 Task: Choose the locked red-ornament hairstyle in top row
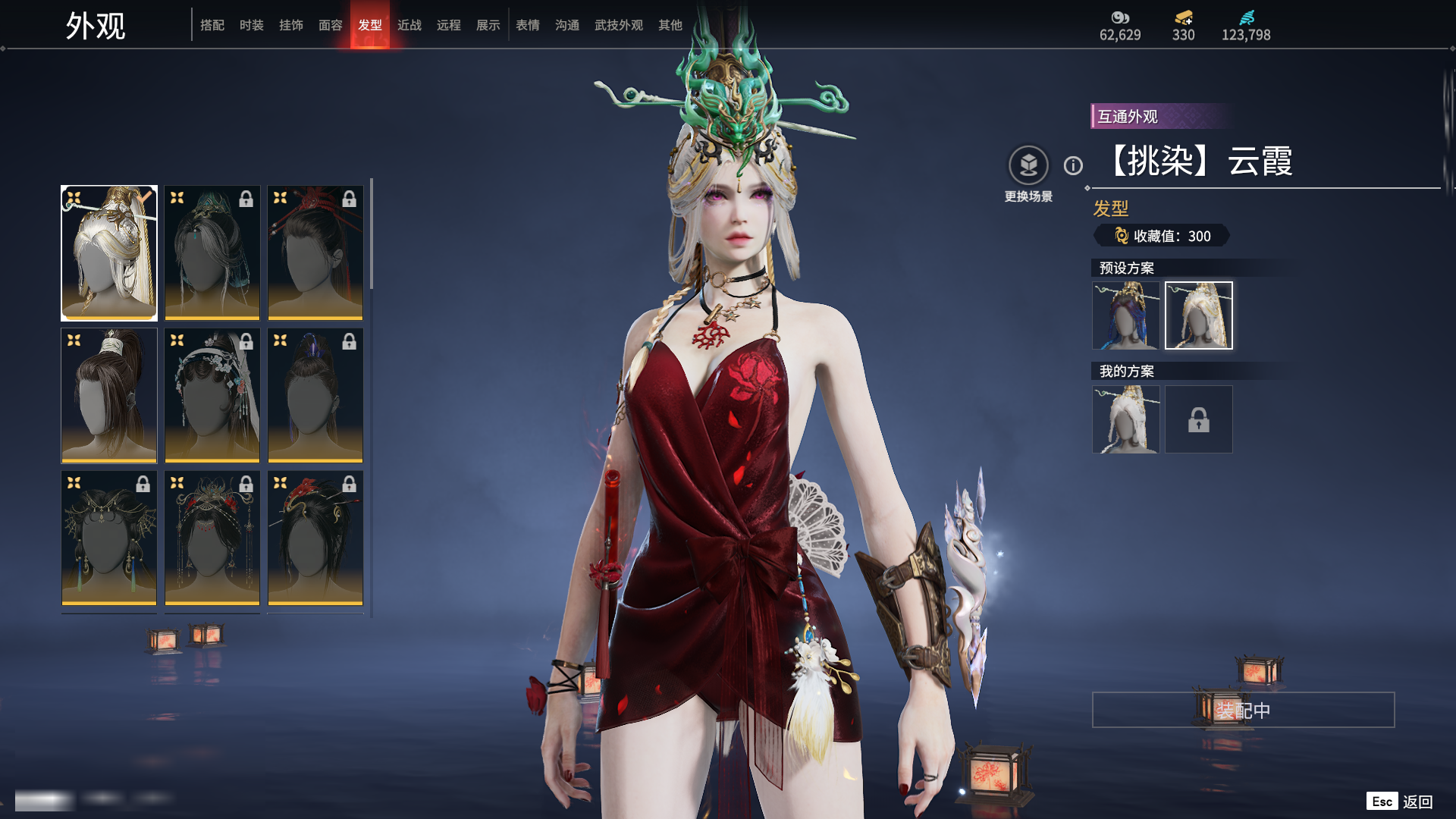click(315, 253)
